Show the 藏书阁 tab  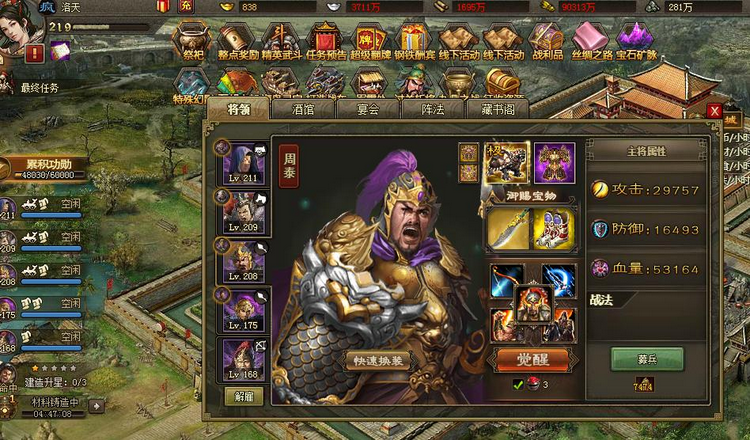(497, 109)
